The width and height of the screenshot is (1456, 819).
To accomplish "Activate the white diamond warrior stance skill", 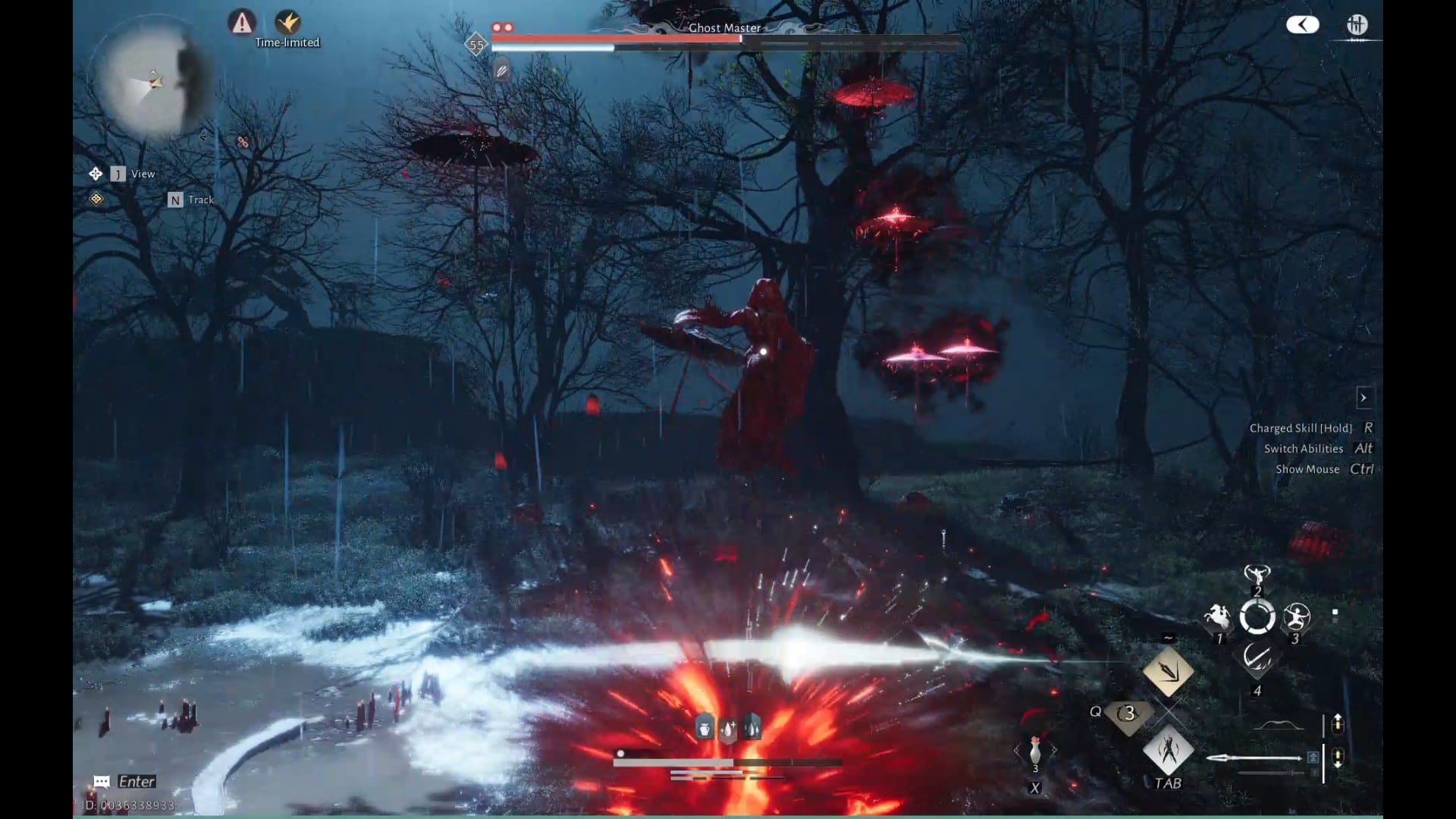I will pyautogui.click(x=1168, y=750).
